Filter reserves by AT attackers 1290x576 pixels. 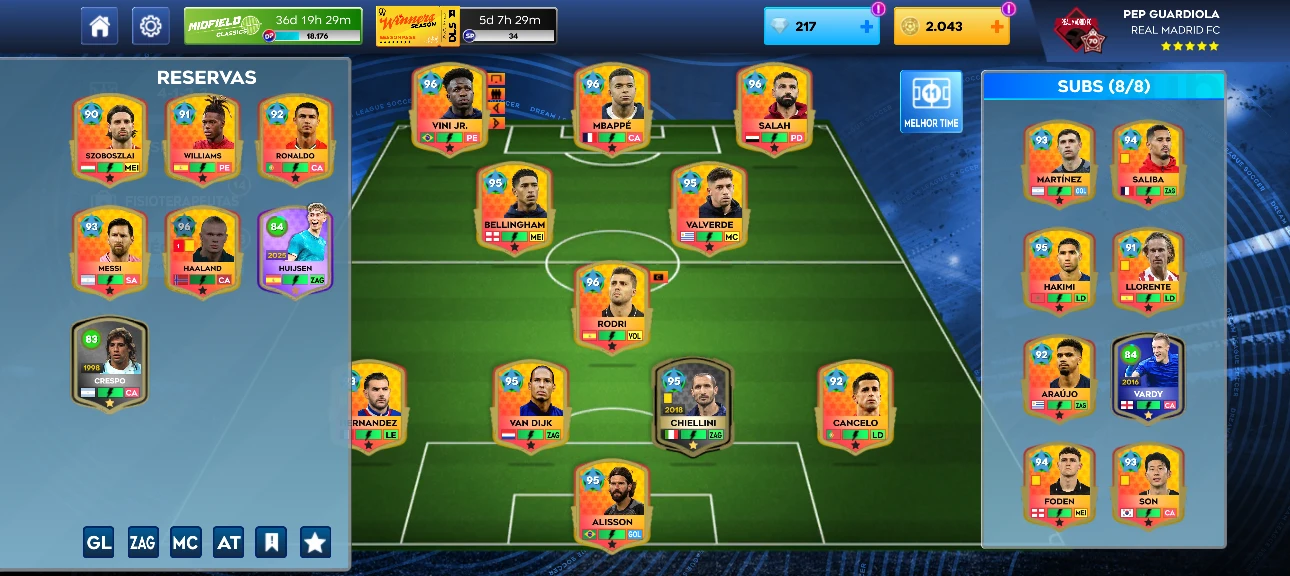click(x=228, y=542)
